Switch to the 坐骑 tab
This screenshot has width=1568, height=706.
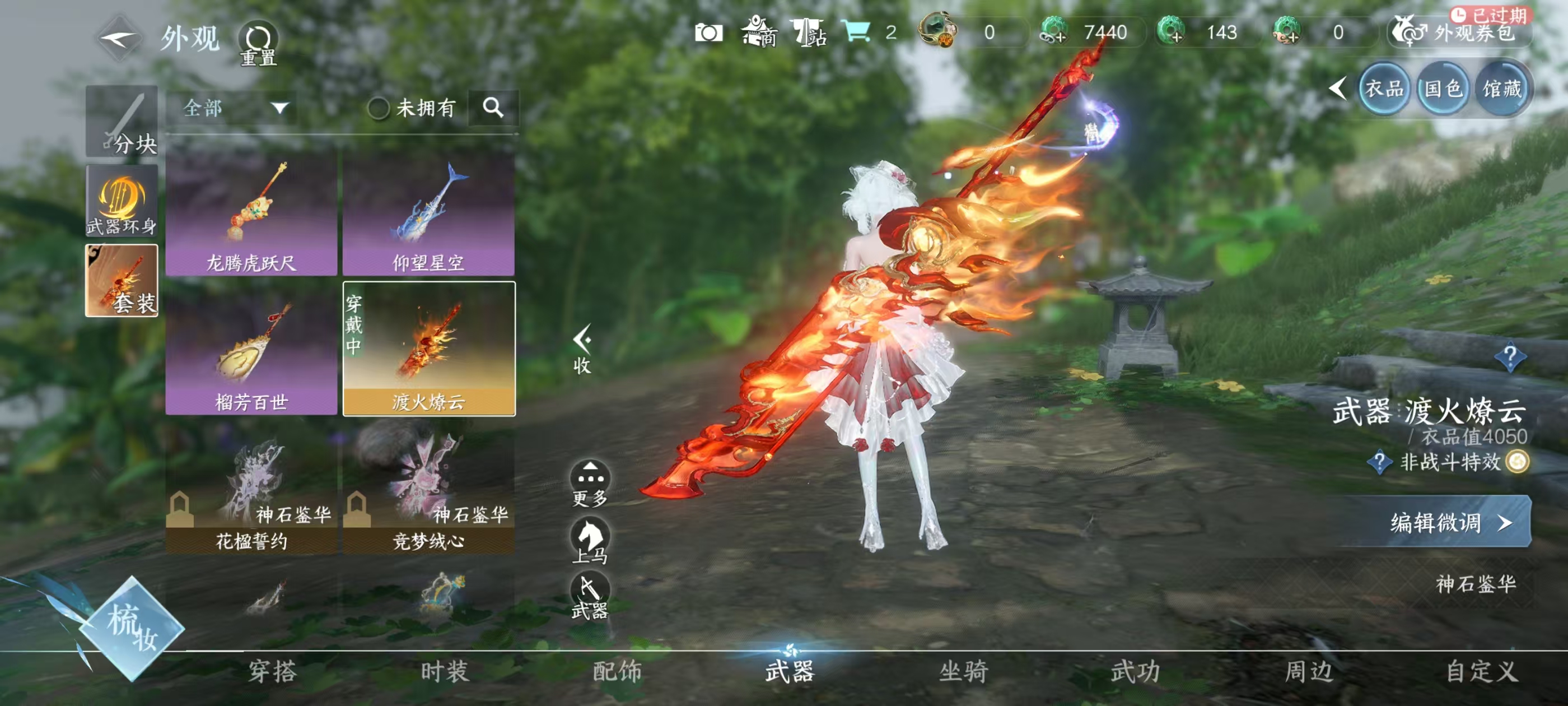(964, 672)
